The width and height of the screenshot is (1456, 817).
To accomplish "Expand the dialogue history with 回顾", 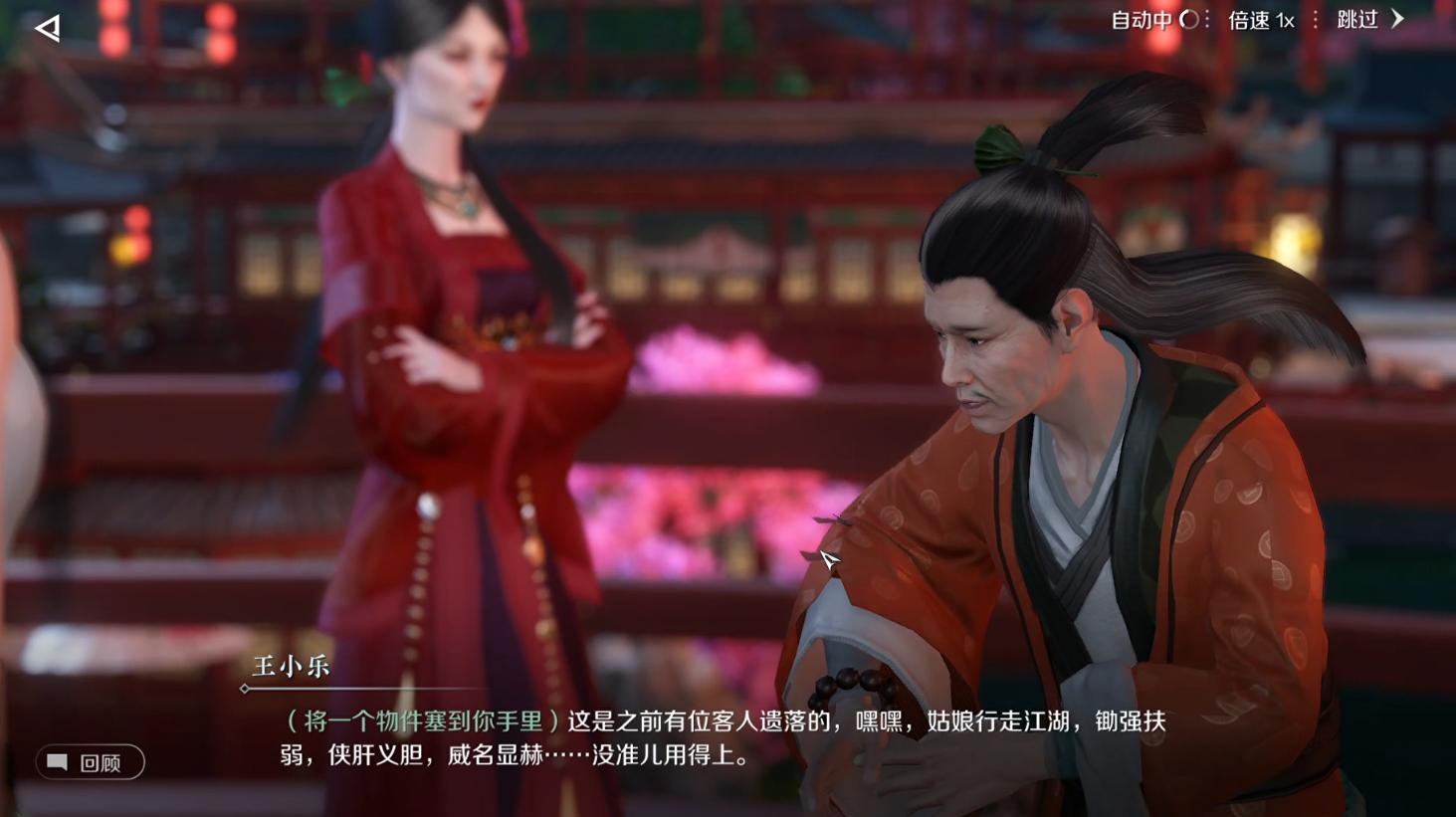I will coord(91,762).
